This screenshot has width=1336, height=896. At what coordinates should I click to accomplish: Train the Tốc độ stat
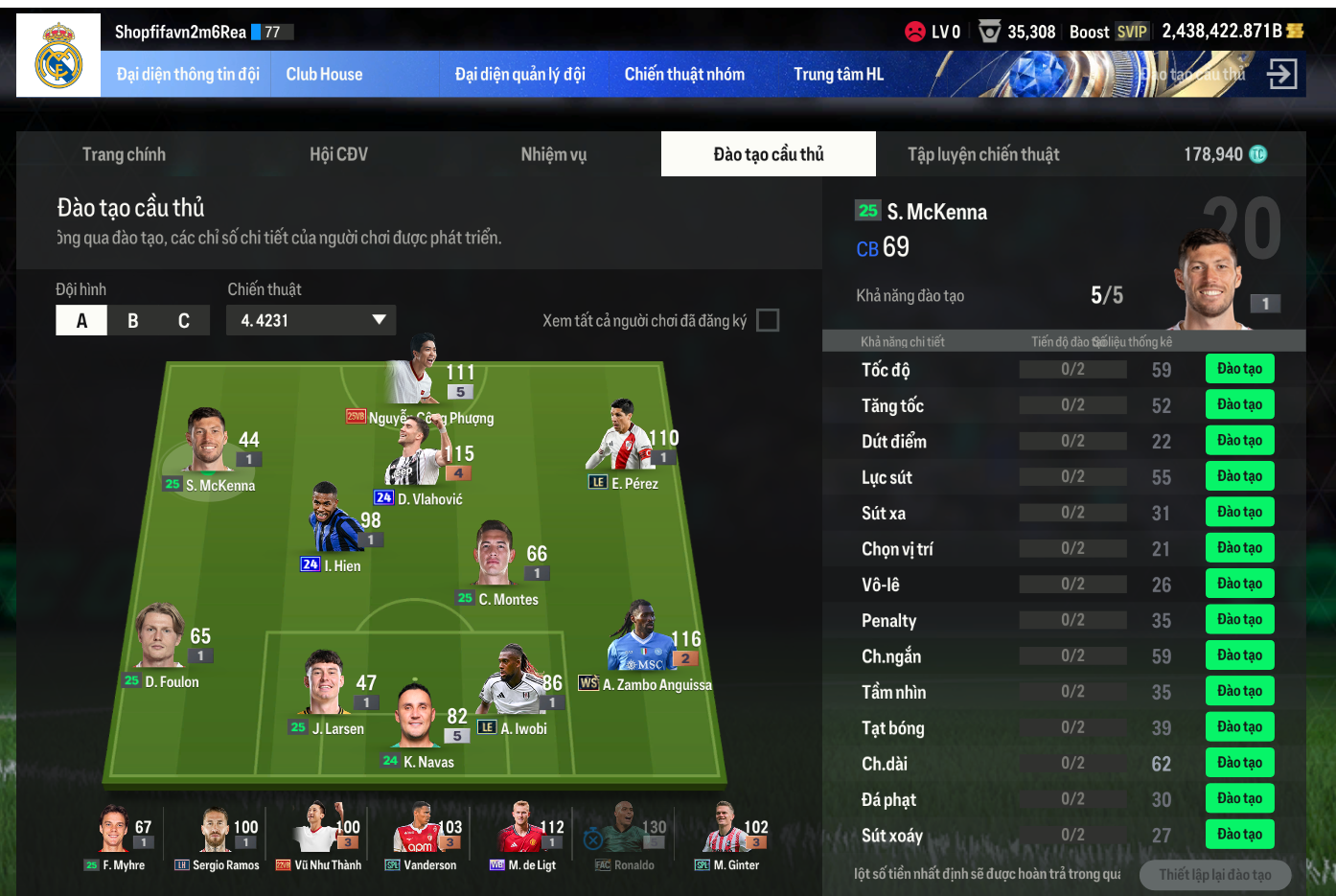pos(1239,369)
